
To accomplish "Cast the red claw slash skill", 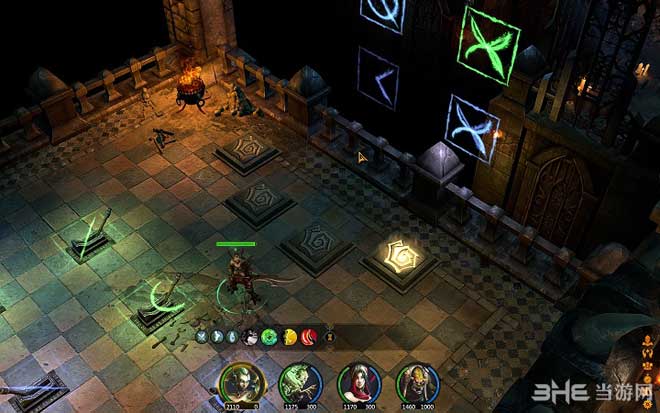I will click(308, 337).
